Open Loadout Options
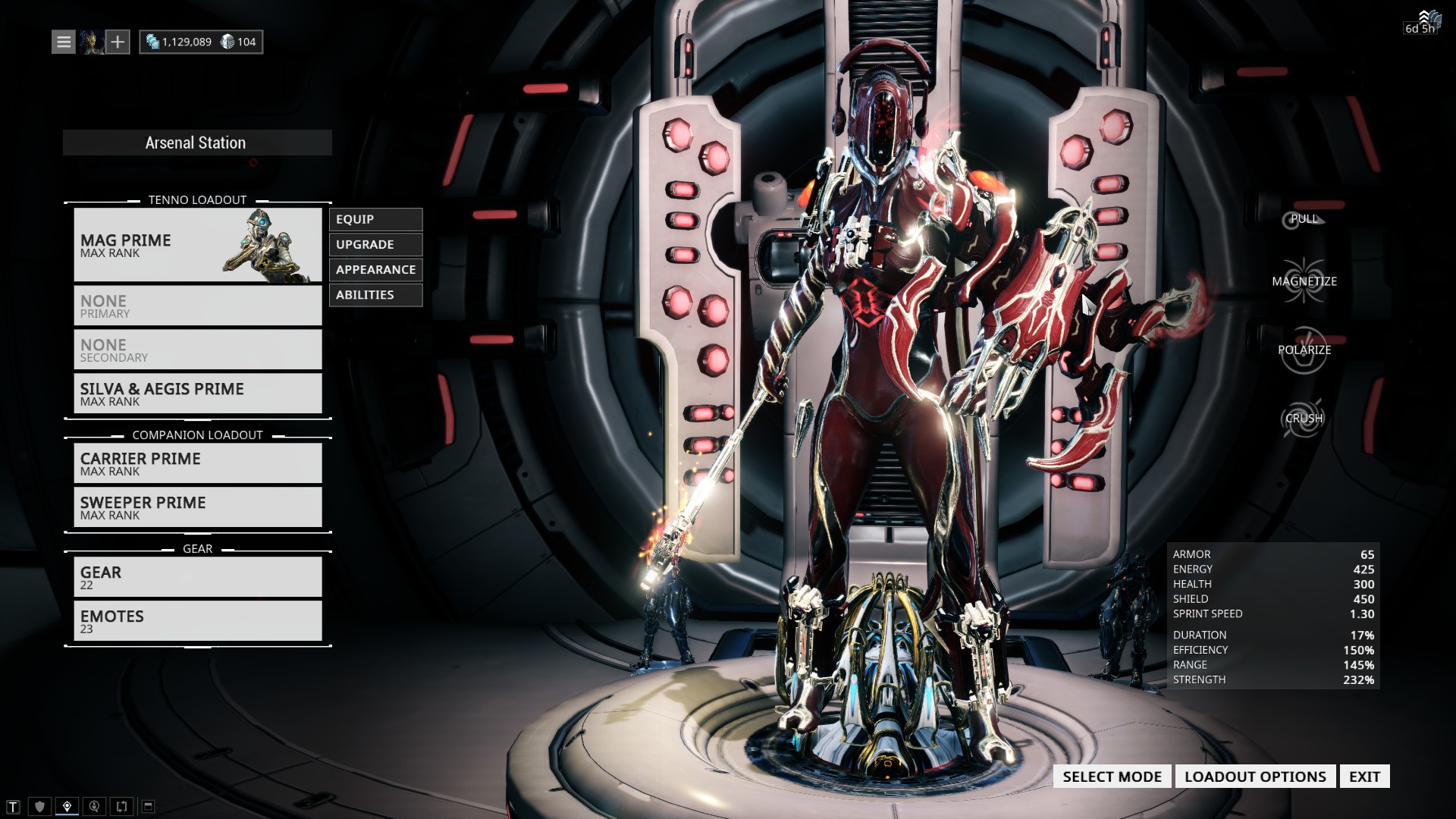 tap(1255, 777)
